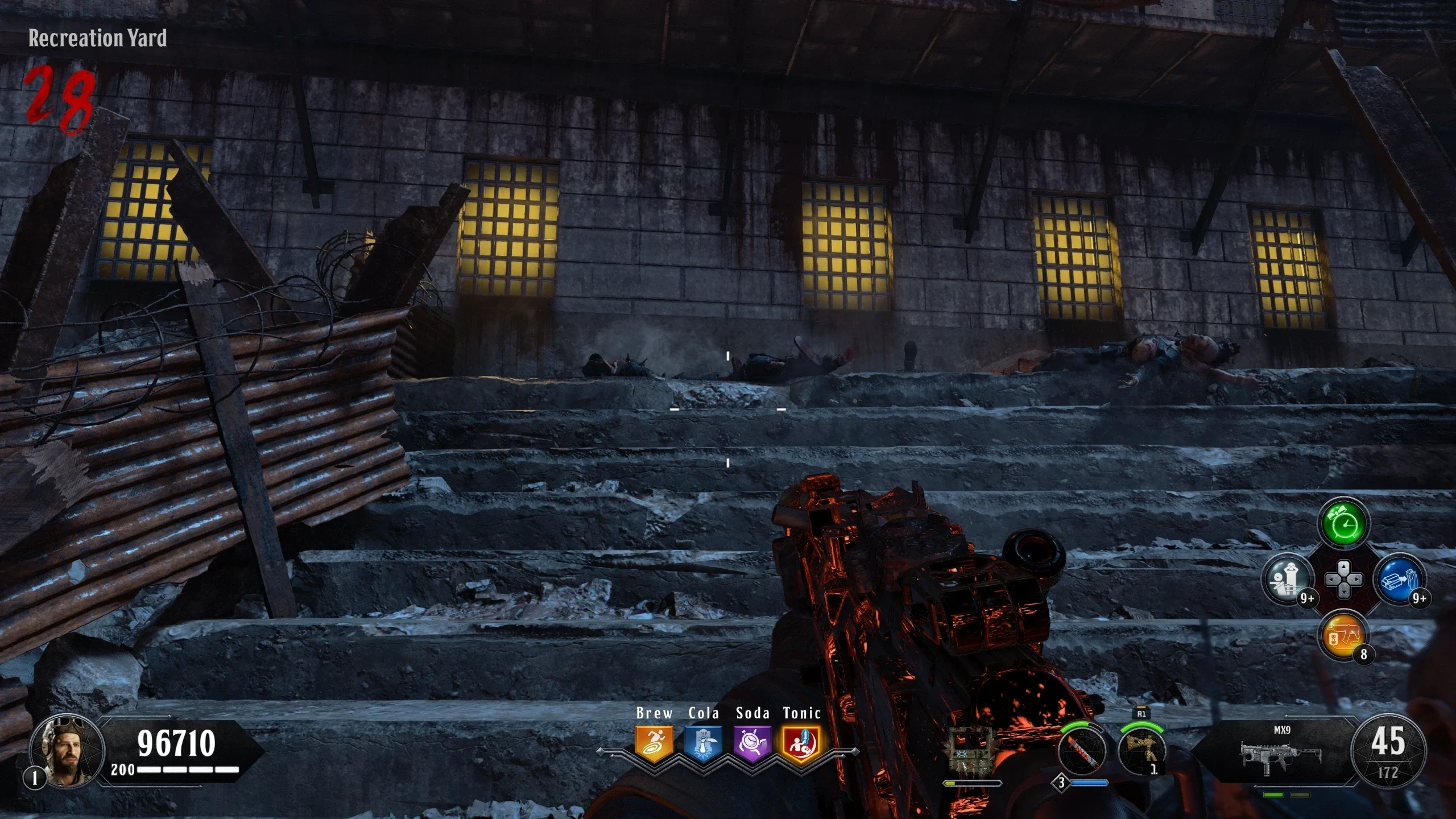1456x819 pixels.
Task: Click the player character portrait
Action: (67, 752)
